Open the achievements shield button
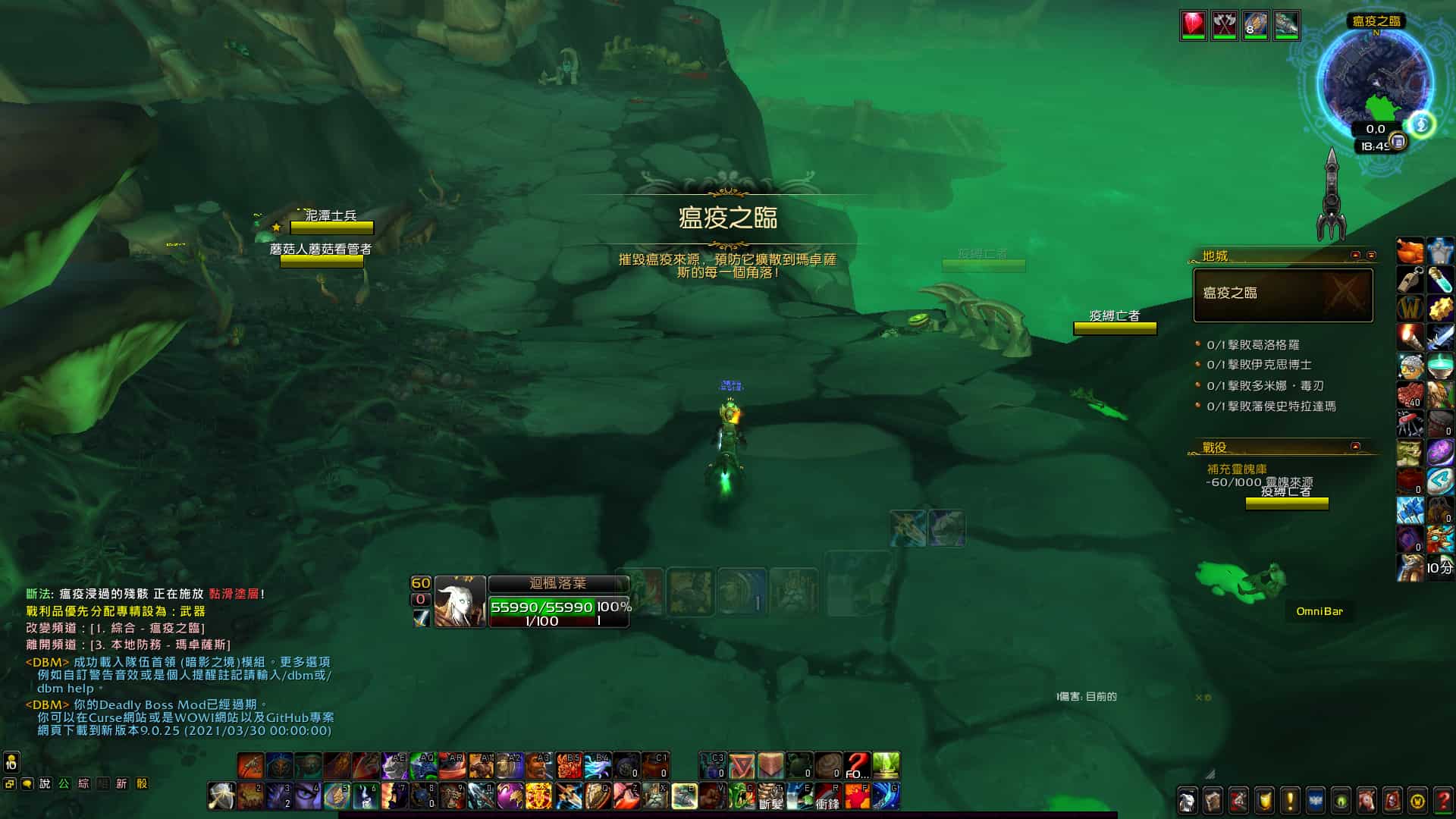Viewport: 1456px width, 819px height. click(x=1264, y=800)
